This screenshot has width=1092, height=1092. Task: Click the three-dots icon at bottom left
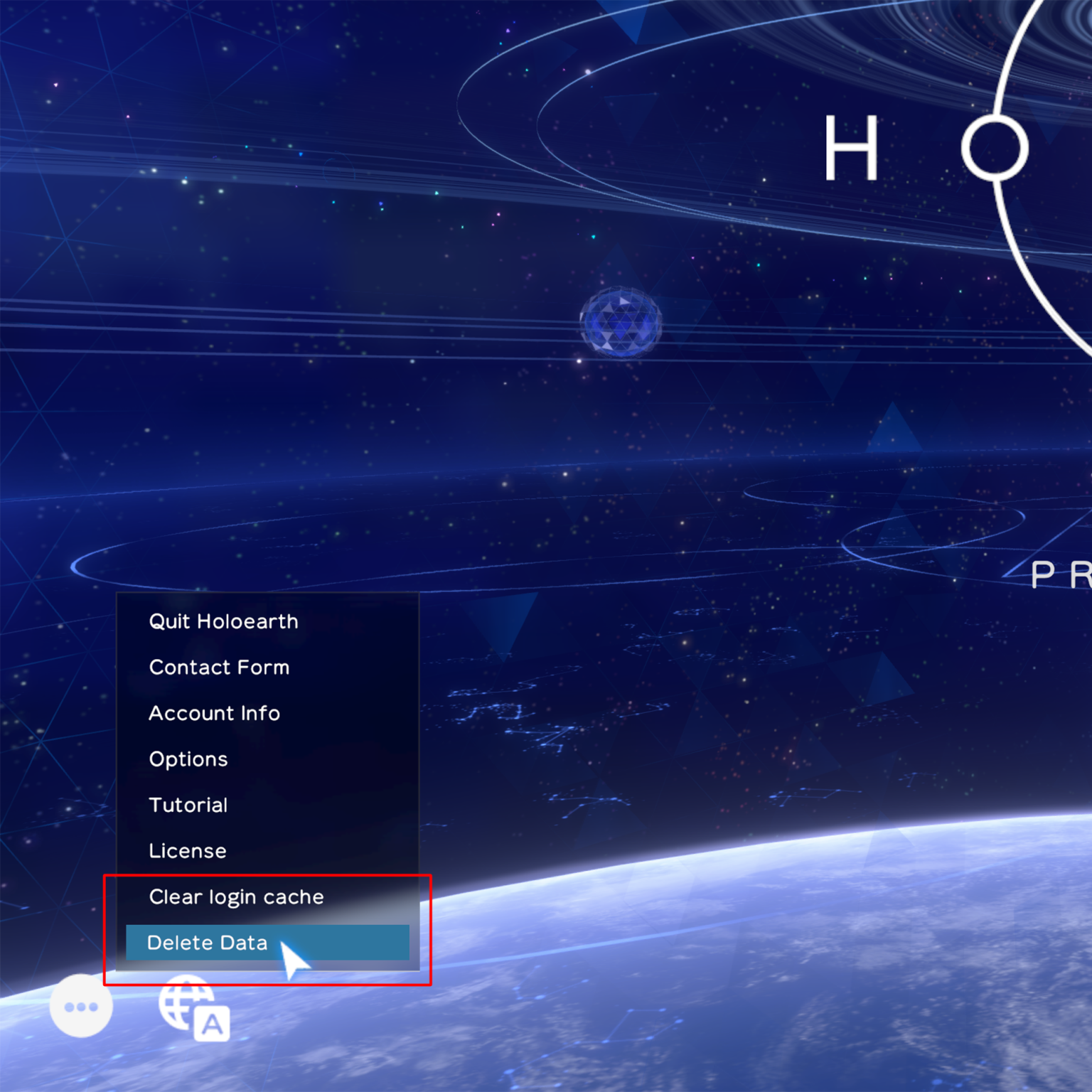tap(81, 1005)
